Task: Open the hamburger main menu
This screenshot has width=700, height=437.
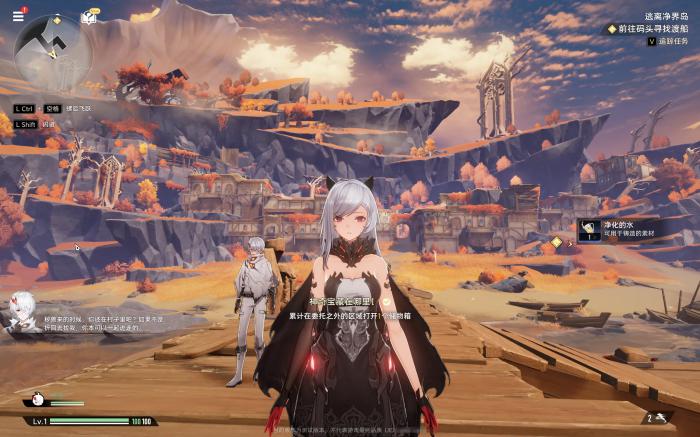Action: (x=18, y=16)
